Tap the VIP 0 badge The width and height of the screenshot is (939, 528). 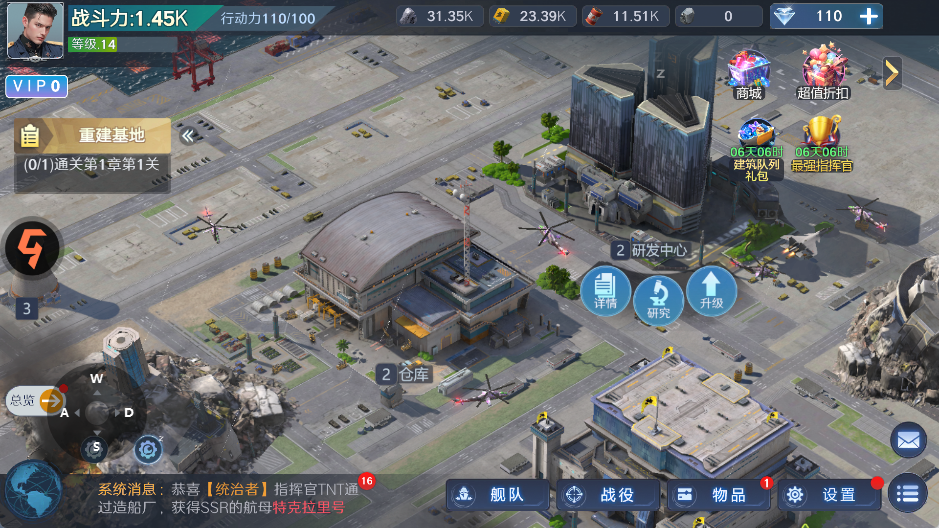click(37, 87)
